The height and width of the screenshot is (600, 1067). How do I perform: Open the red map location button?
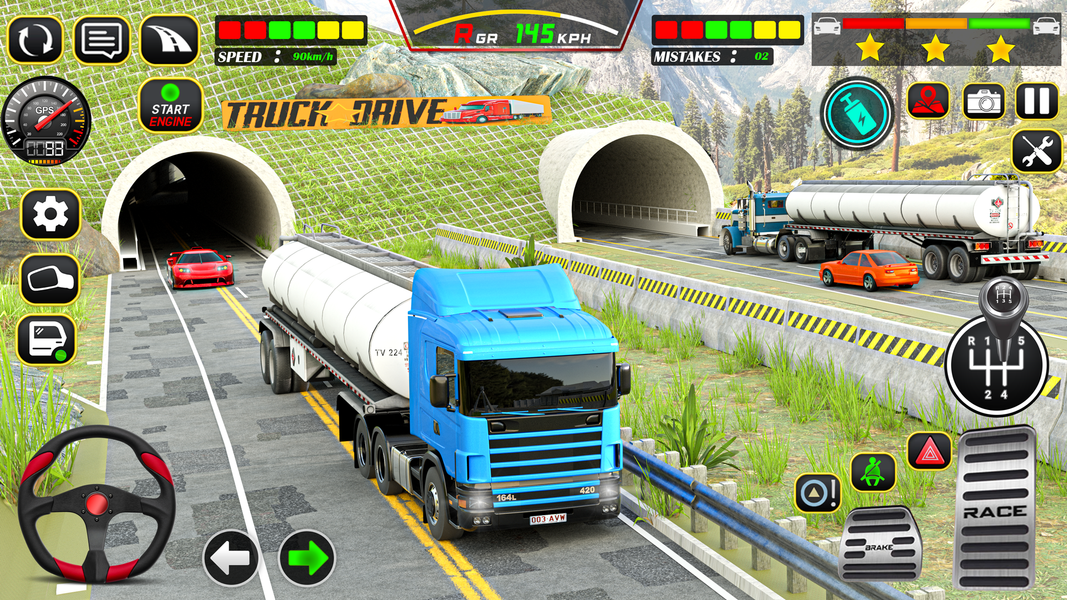pyautogui.click(x=928, y=101)
